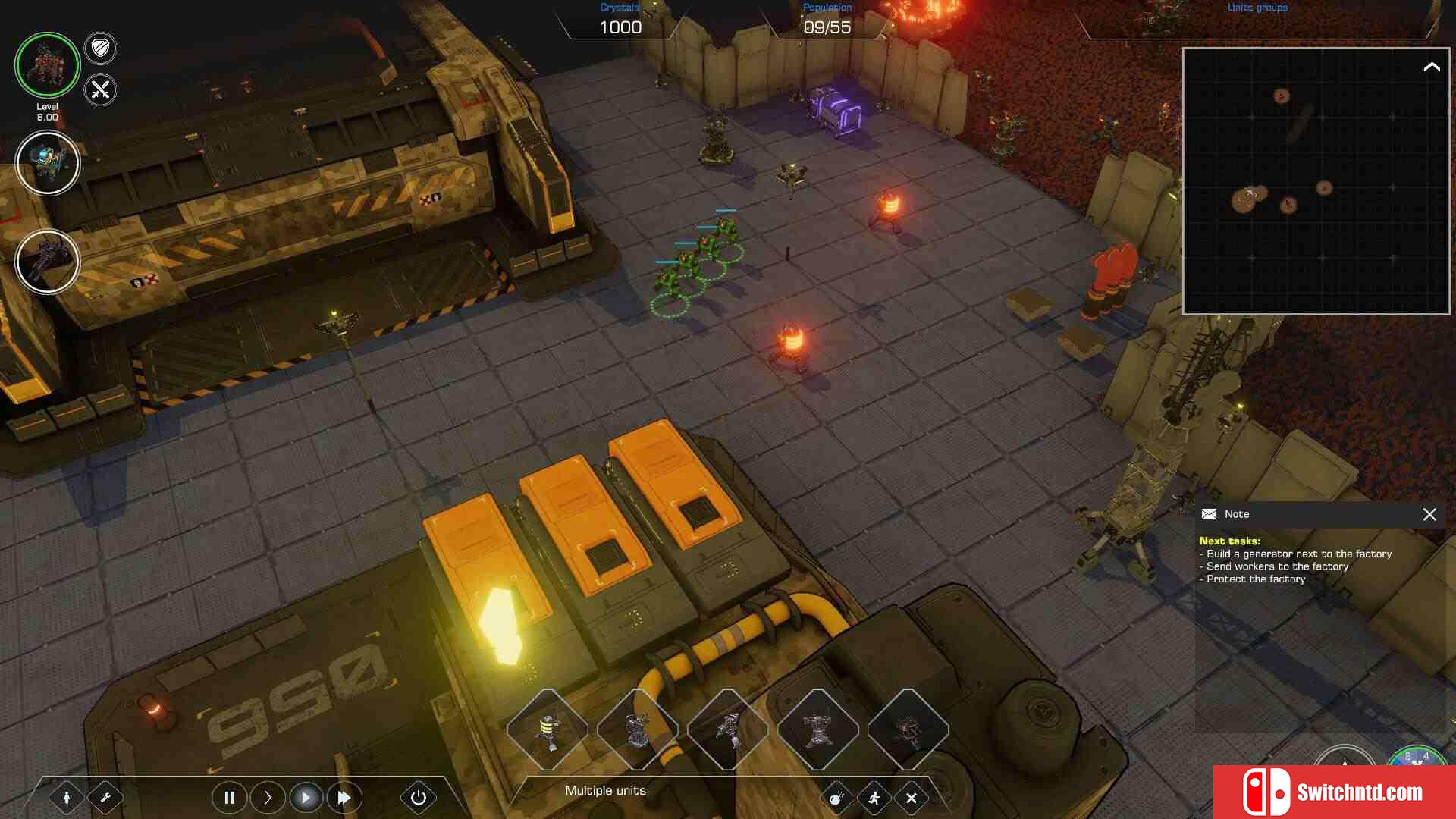Screen dimensions: 1456x819
Task: Use the grenade command icon
Action: [x=836, y=798]
